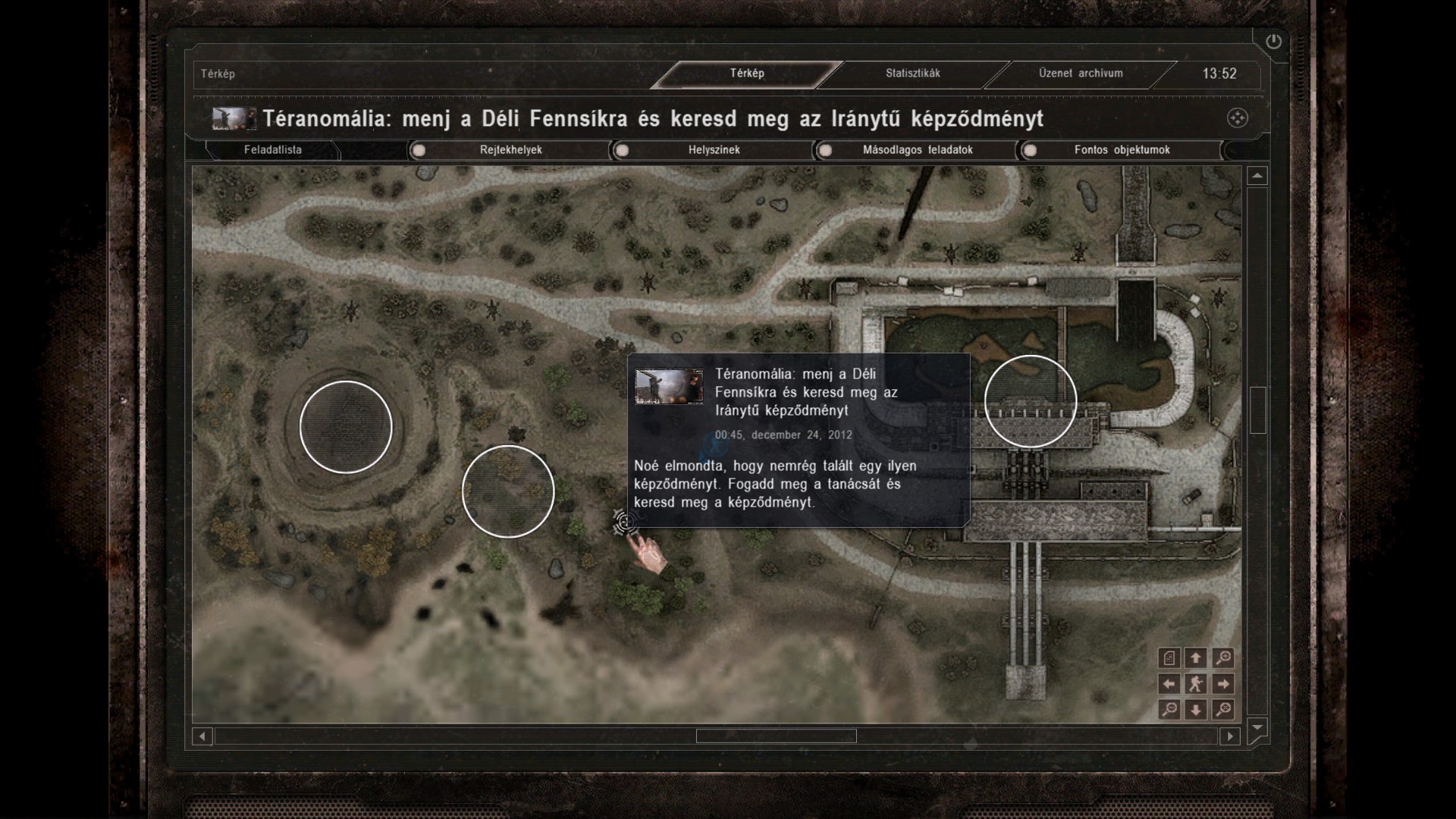Image resolution: width=1456 pixels, height=819 pixels.
Task: Pan the map right with arrow button
Action: [1222, 684]
